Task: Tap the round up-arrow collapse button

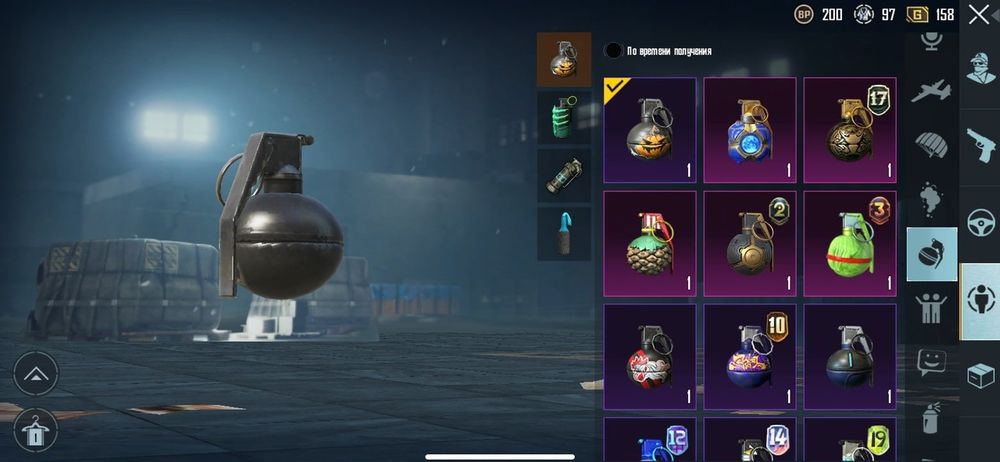Action: click(35, 374)
